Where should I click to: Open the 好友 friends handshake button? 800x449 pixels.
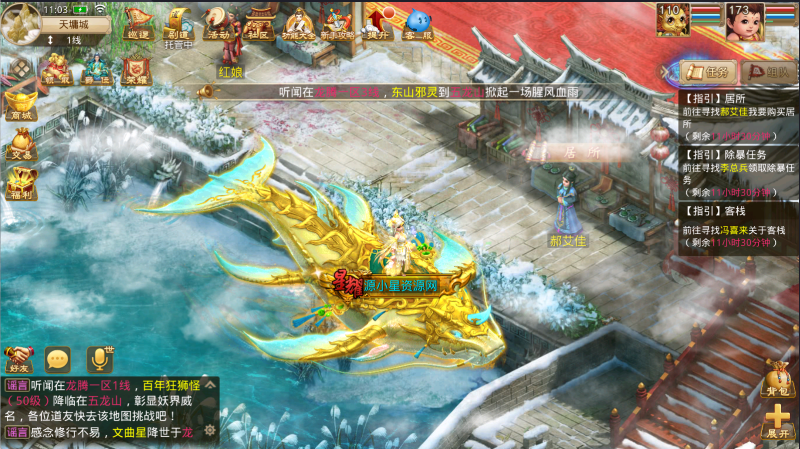point(19,357)
